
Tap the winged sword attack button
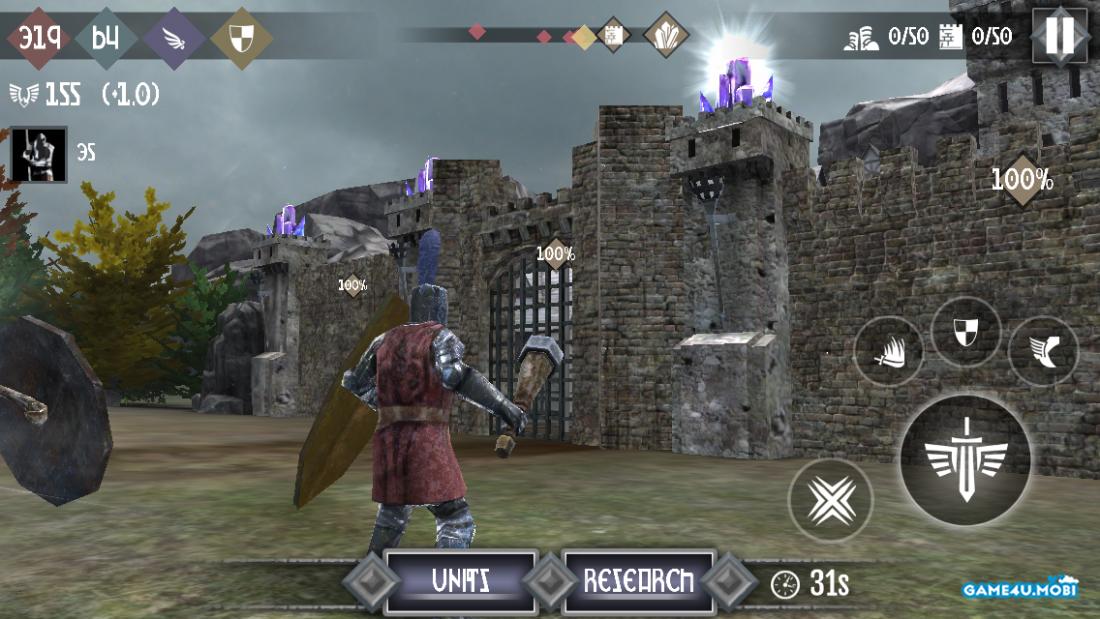(965, 460)
